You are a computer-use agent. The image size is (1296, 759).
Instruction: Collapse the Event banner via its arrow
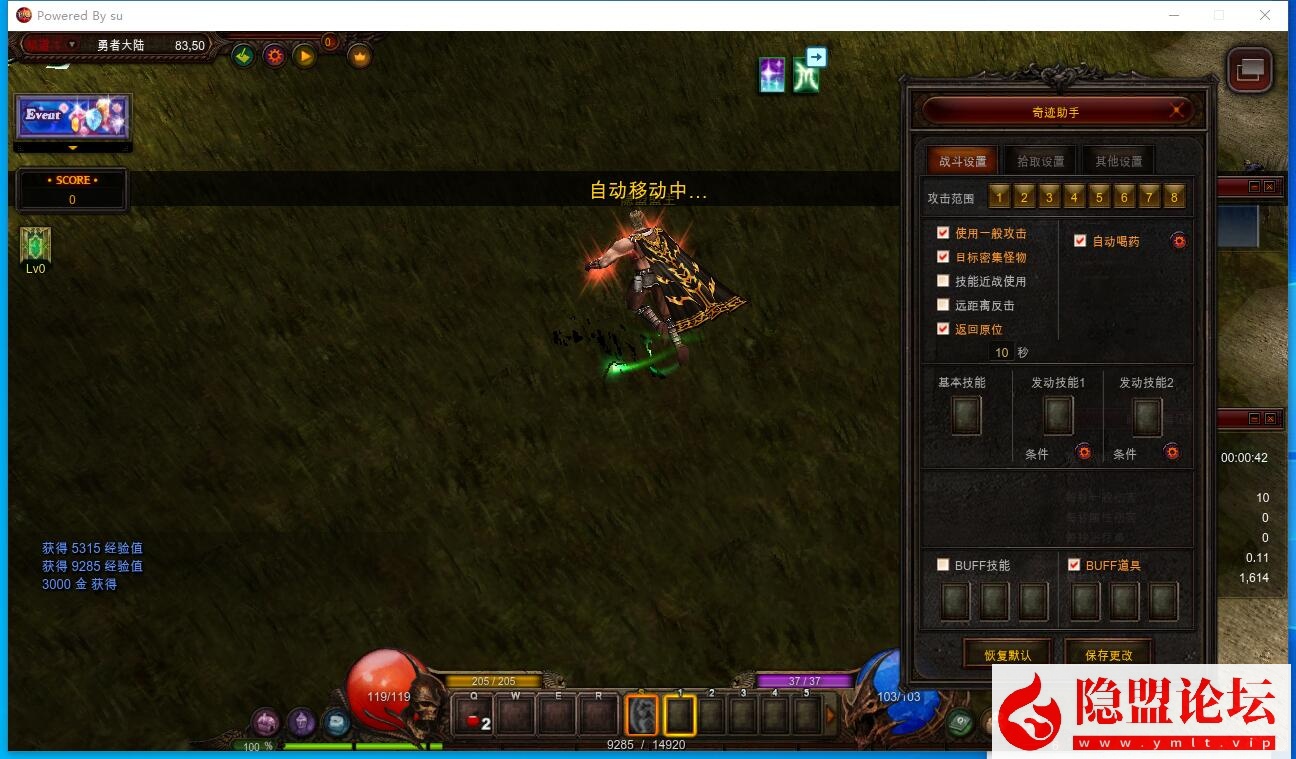pos(73,148)
